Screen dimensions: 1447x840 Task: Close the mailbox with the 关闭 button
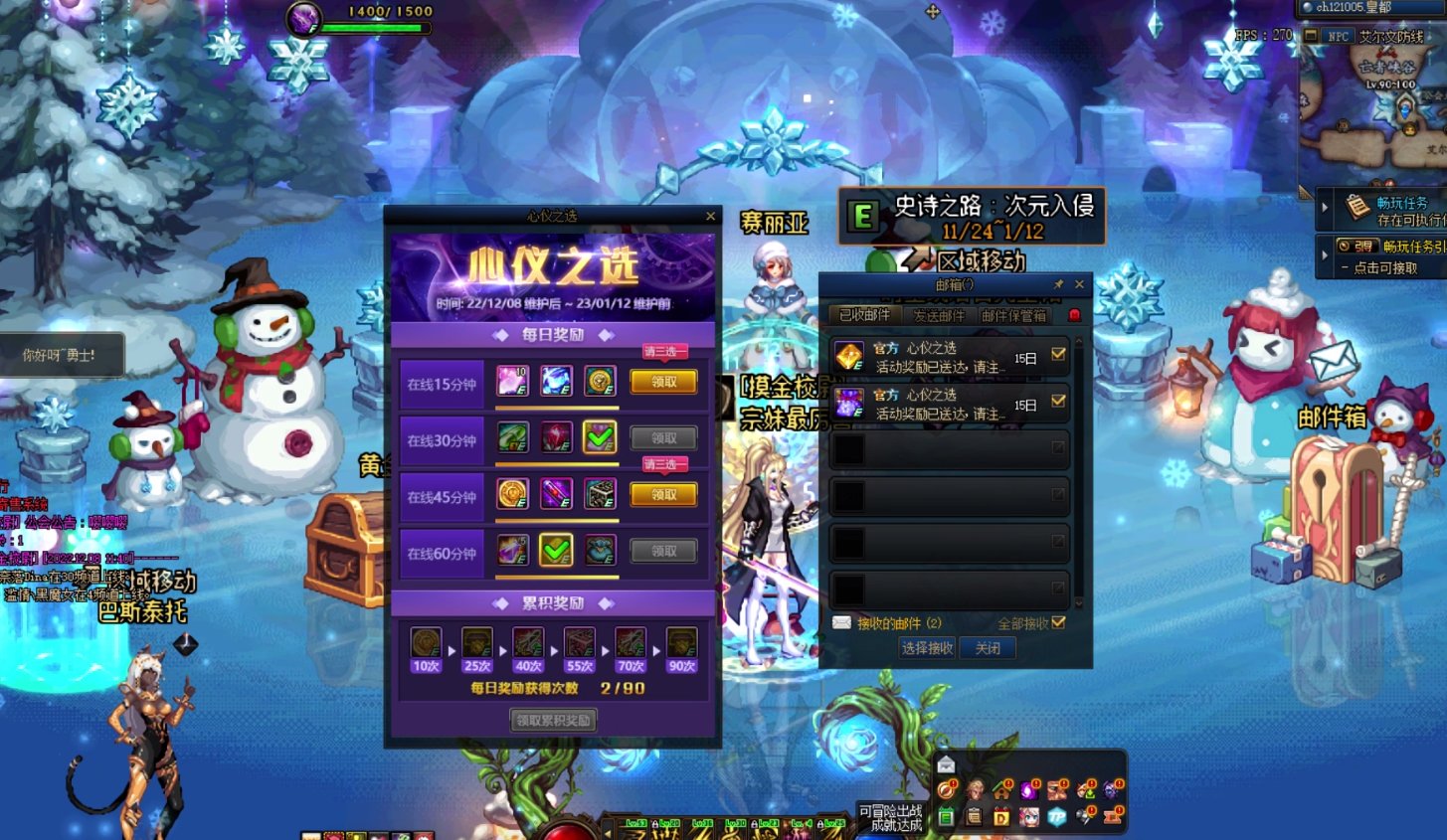pos(988,648)
